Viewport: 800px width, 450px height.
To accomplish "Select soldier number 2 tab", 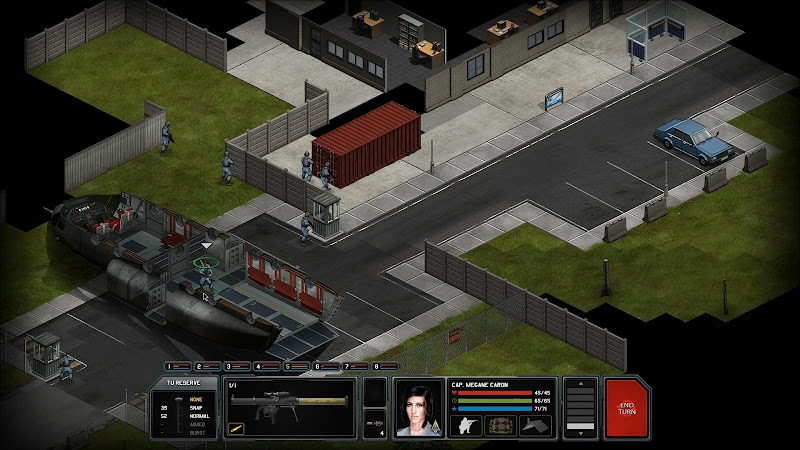I will coord(209,367).
